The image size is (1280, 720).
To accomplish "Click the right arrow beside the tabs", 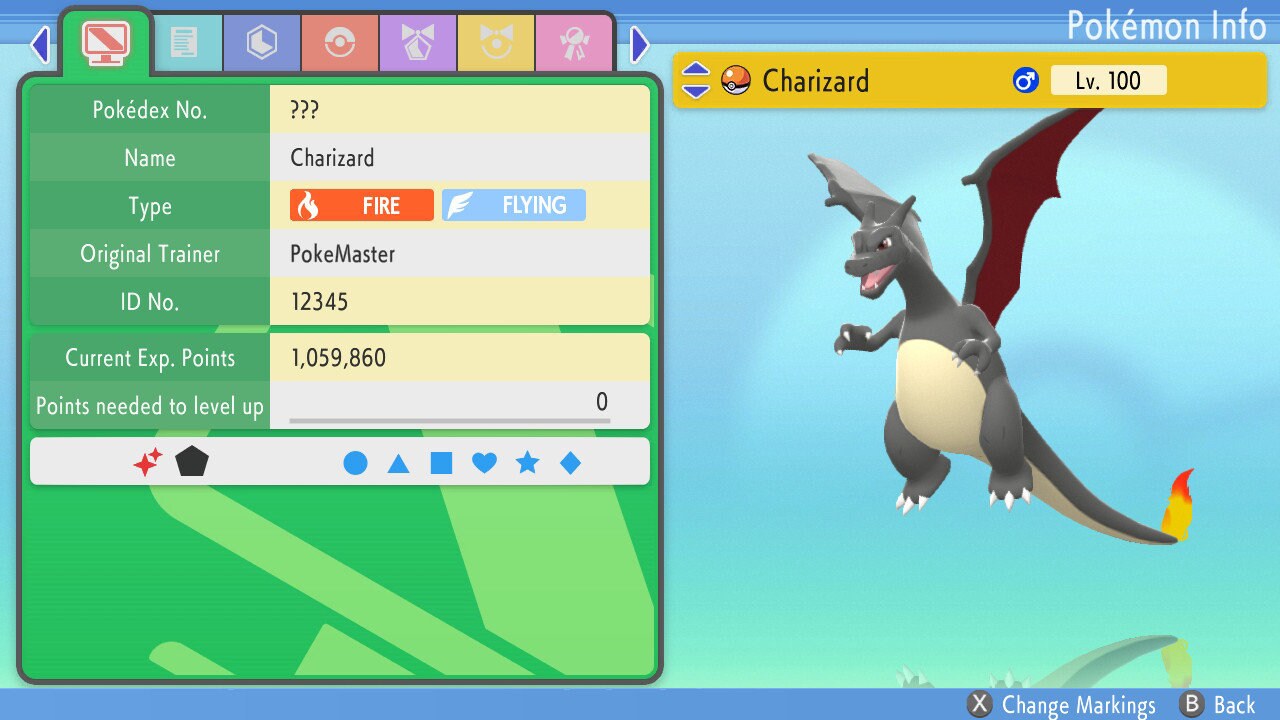I will click(x=640, y=44).
